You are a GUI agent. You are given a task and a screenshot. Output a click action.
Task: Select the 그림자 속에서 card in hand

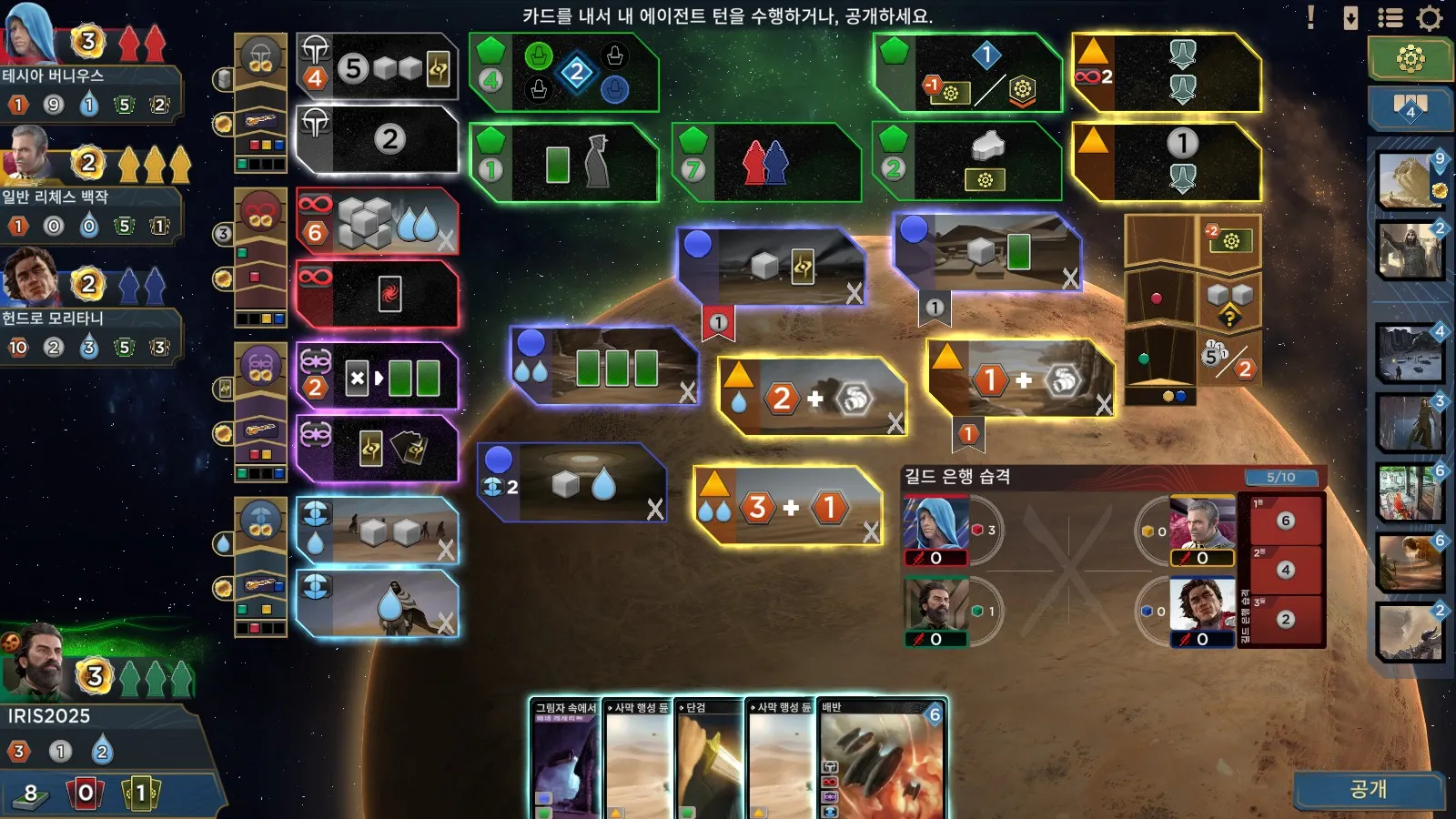(x=564, y=760)
